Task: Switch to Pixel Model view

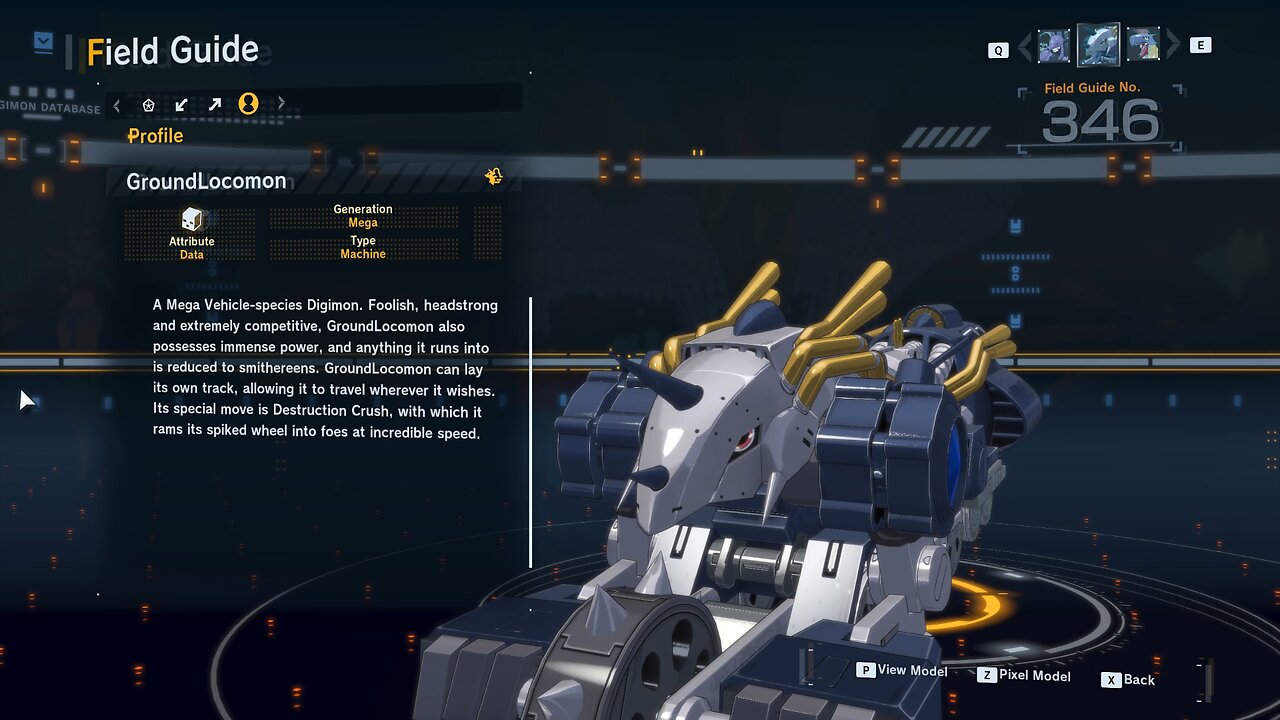Action: click(x=1024, y=676)
